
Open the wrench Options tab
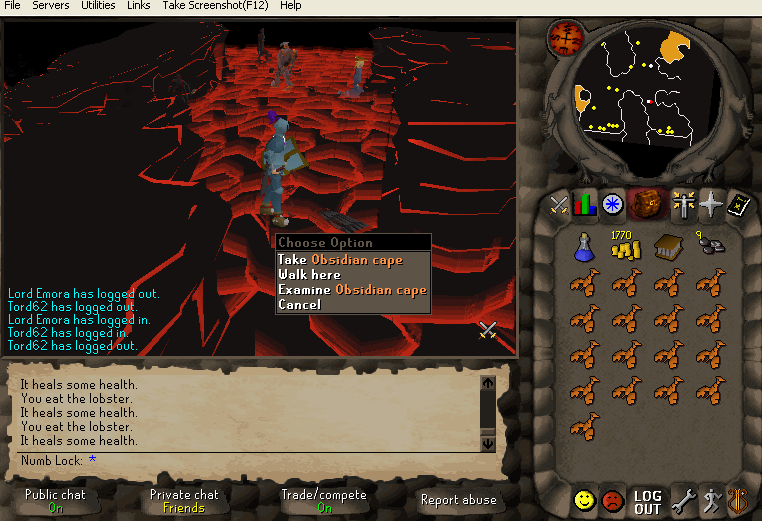[683, 500]
